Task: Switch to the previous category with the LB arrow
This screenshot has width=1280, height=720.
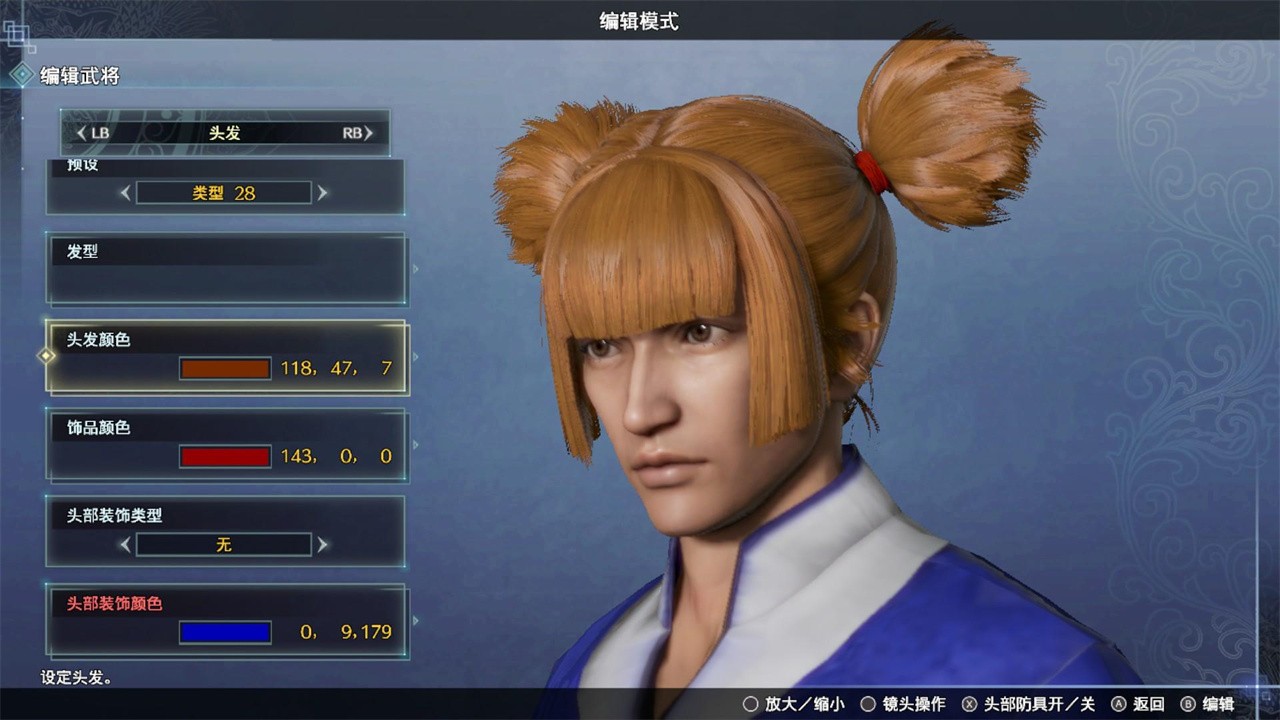Action: (x=82, y=133)
